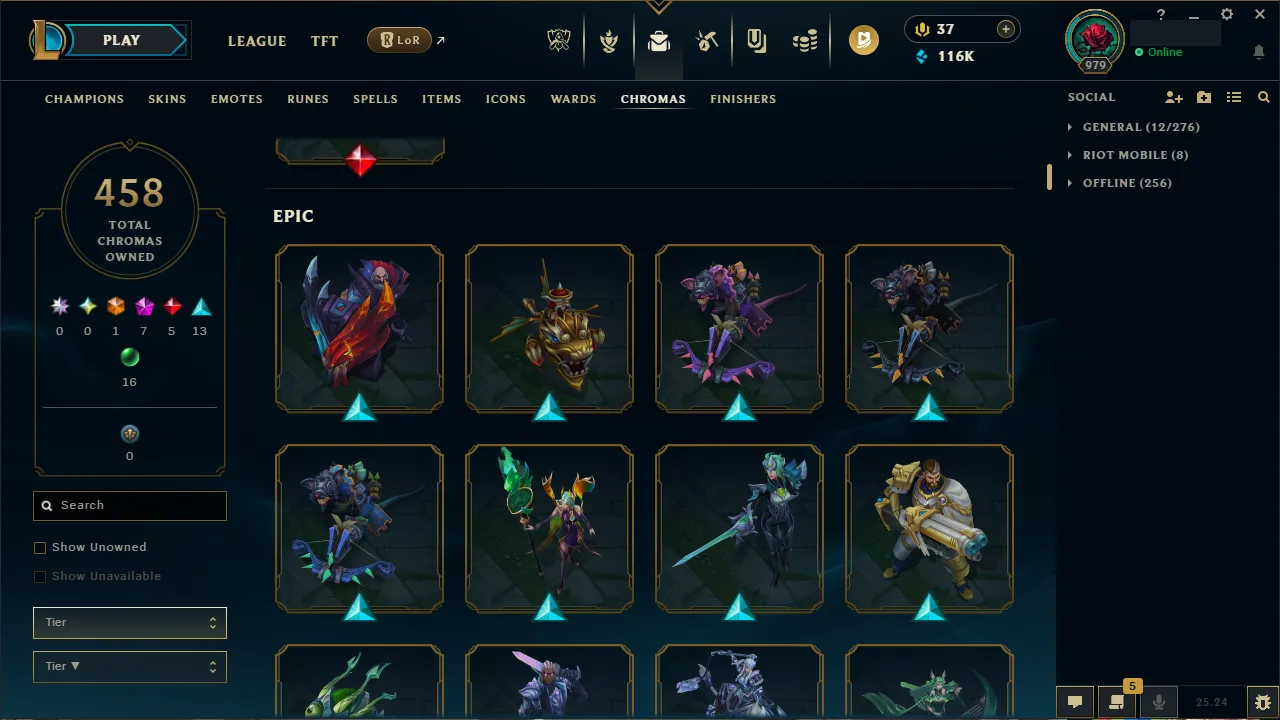Click the PLAY button

(x=120, y=40)
